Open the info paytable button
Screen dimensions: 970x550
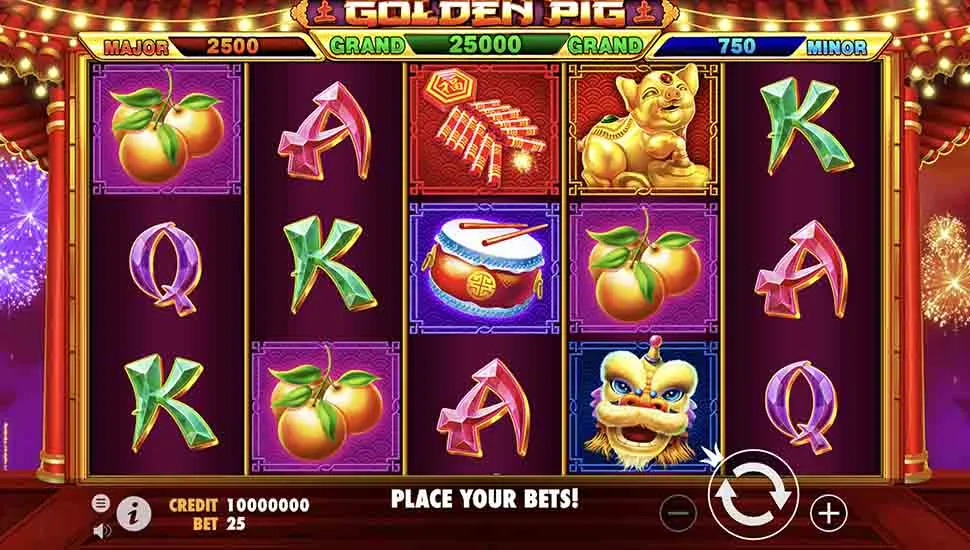click(x=134, y=513)
